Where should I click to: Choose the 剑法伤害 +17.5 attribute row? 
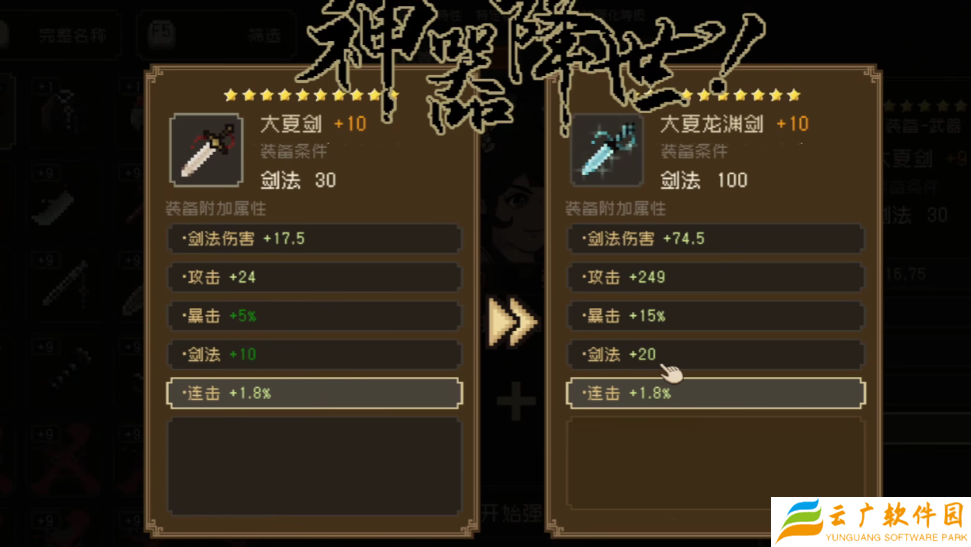(x=314, y=238)
